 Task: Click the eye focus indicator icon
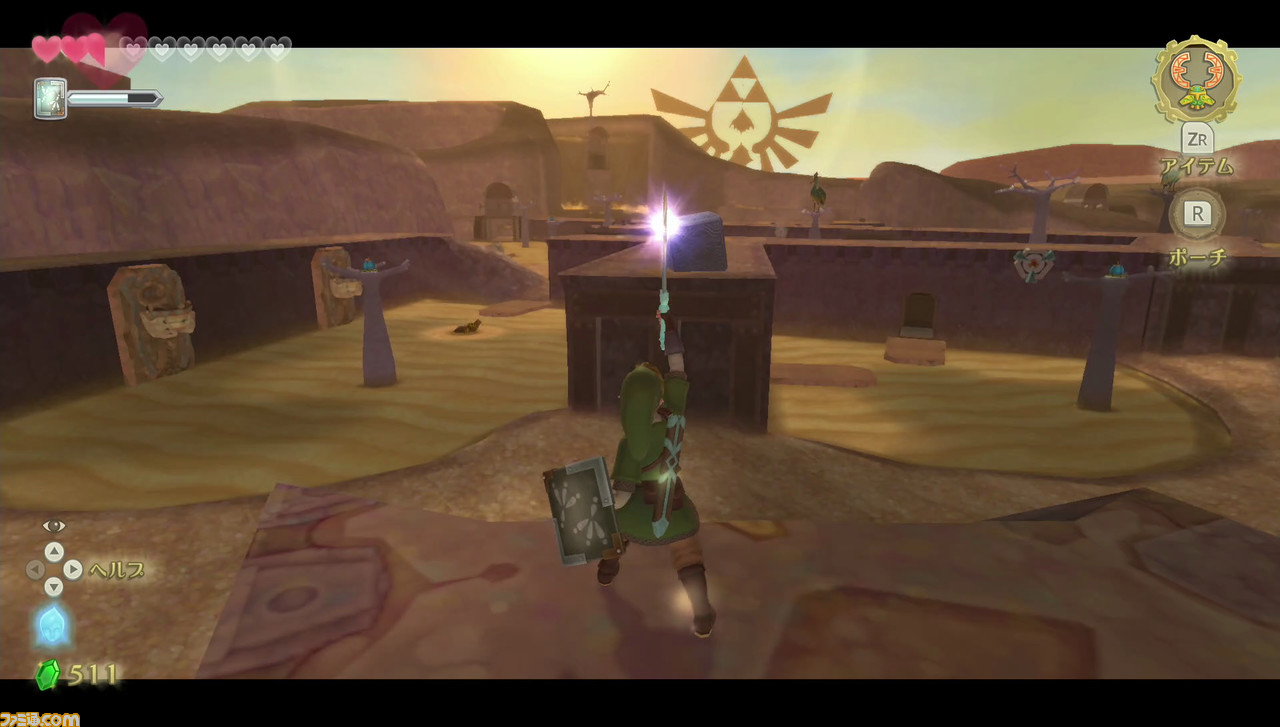pyautogui.click(x=53, y=523)
